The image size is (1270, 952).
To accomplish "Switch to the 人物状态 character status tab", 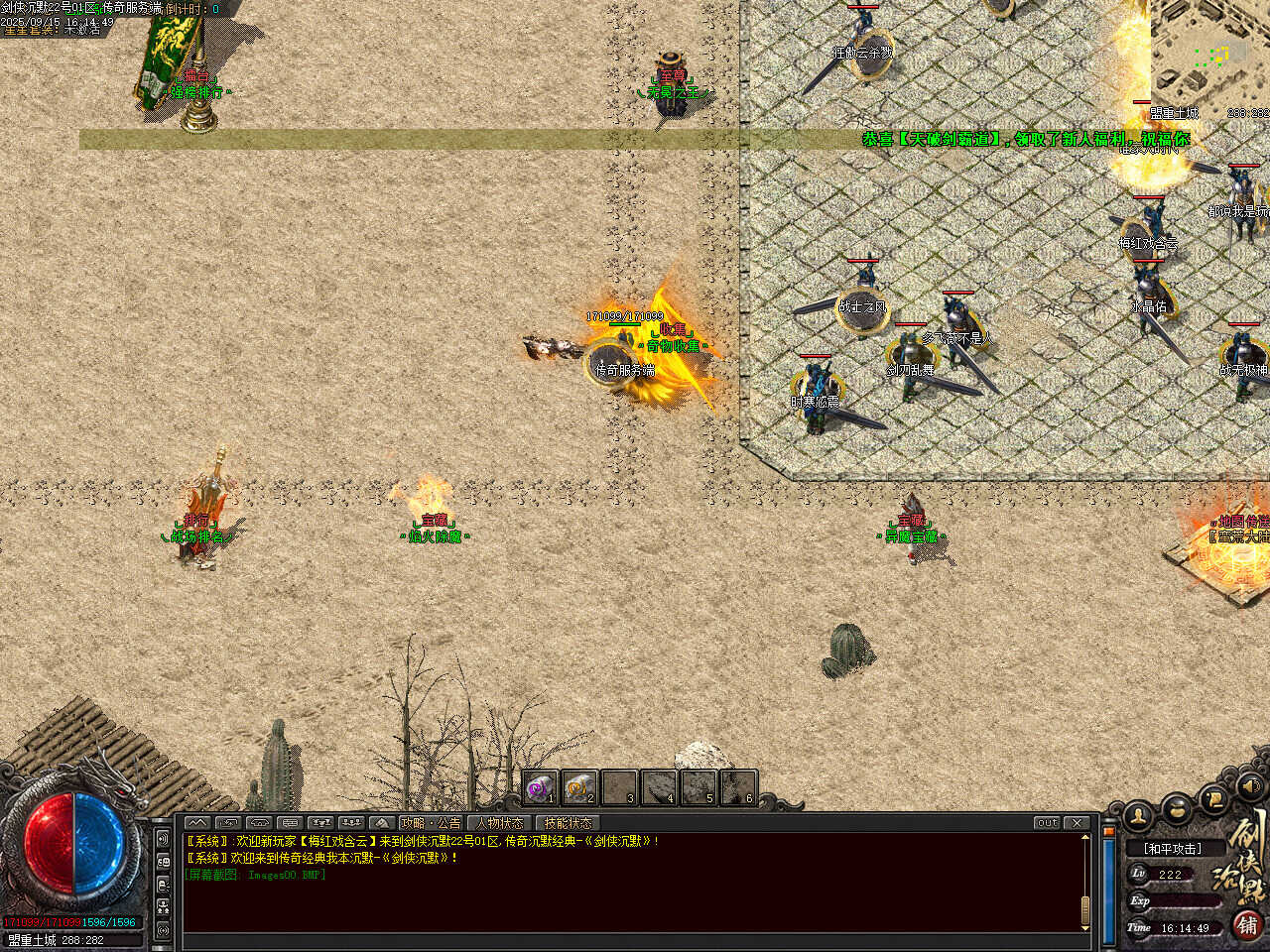I will coord(499,823).
